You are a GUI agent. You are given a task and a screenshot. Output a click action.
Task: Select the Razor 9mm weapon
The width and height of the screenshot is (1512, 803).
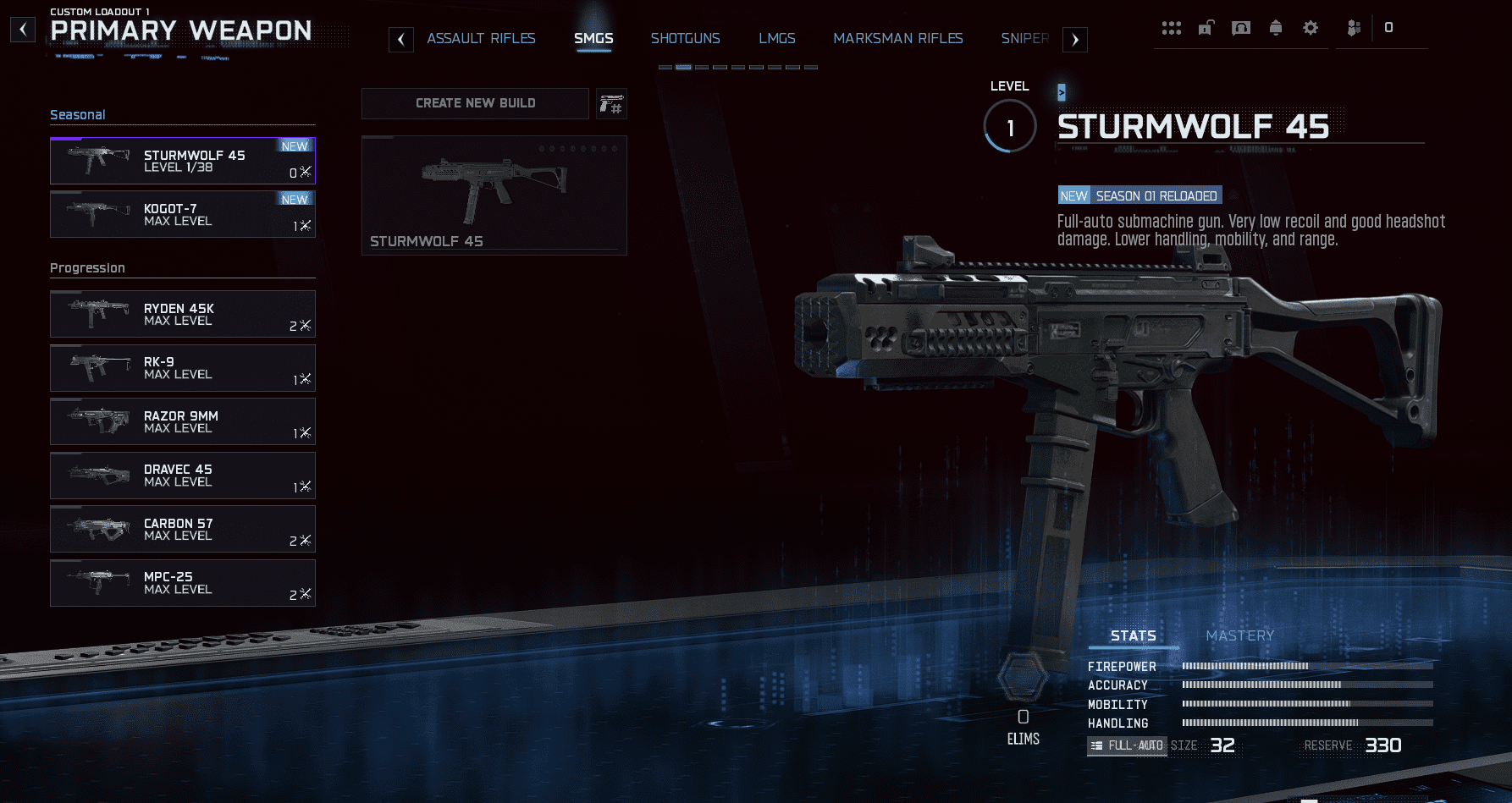[x=182, y=421]
